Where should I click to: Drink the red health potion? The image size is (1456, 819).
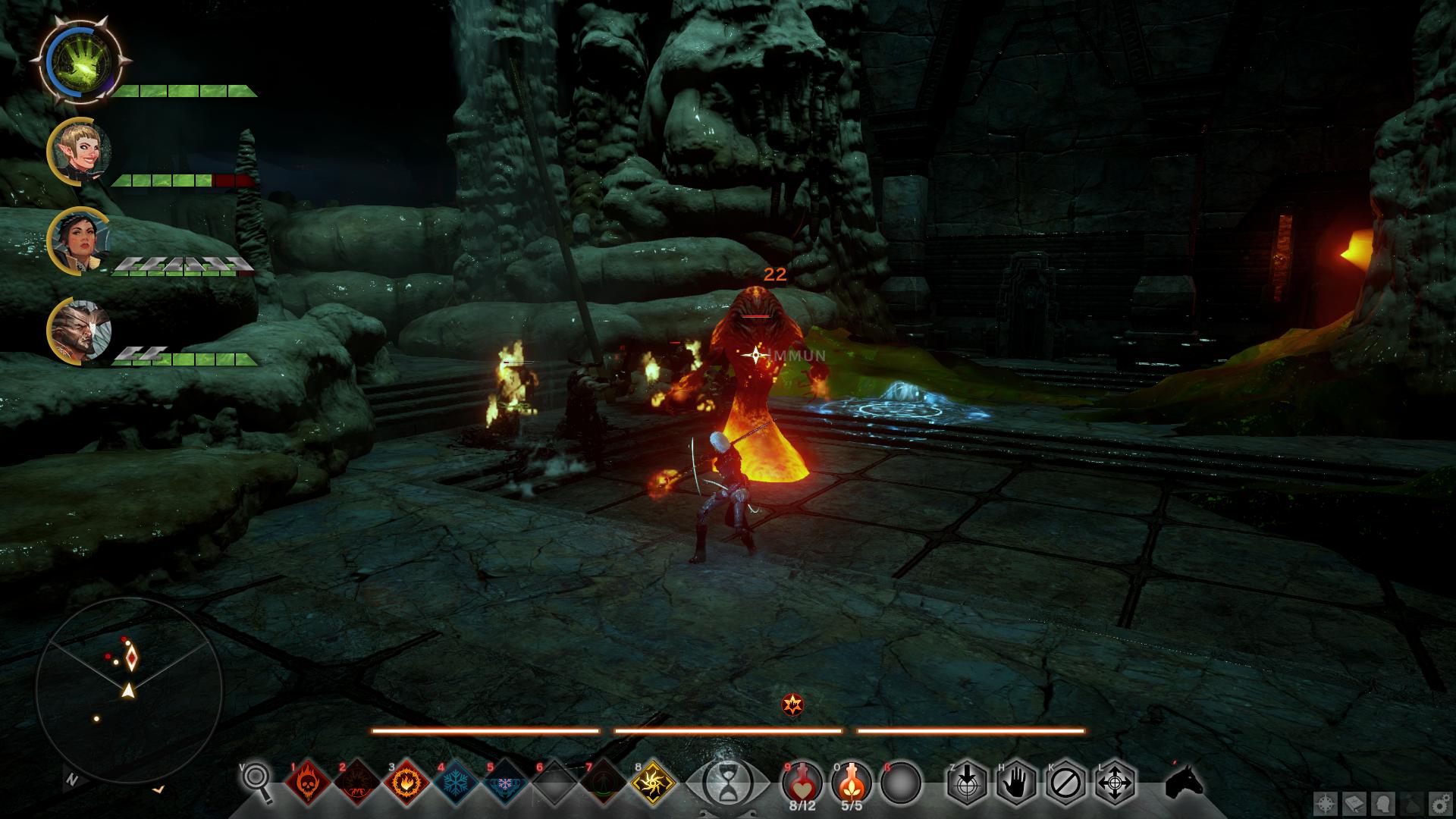(802, 781)
